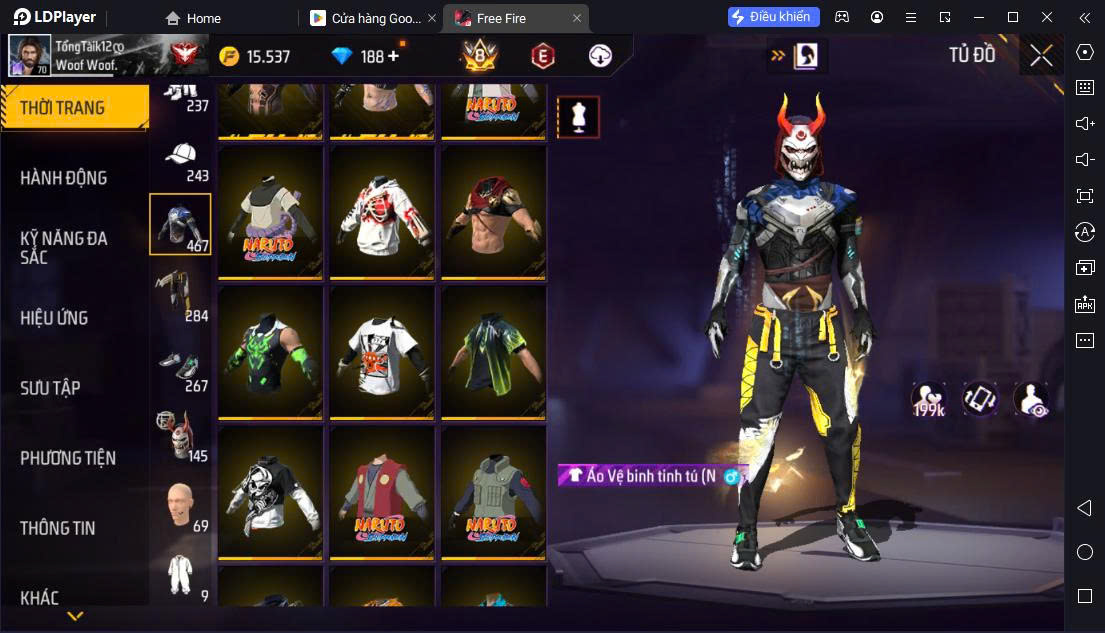
Task: Choose the pants subcategory with 284 items
Action: coord(181,296)
